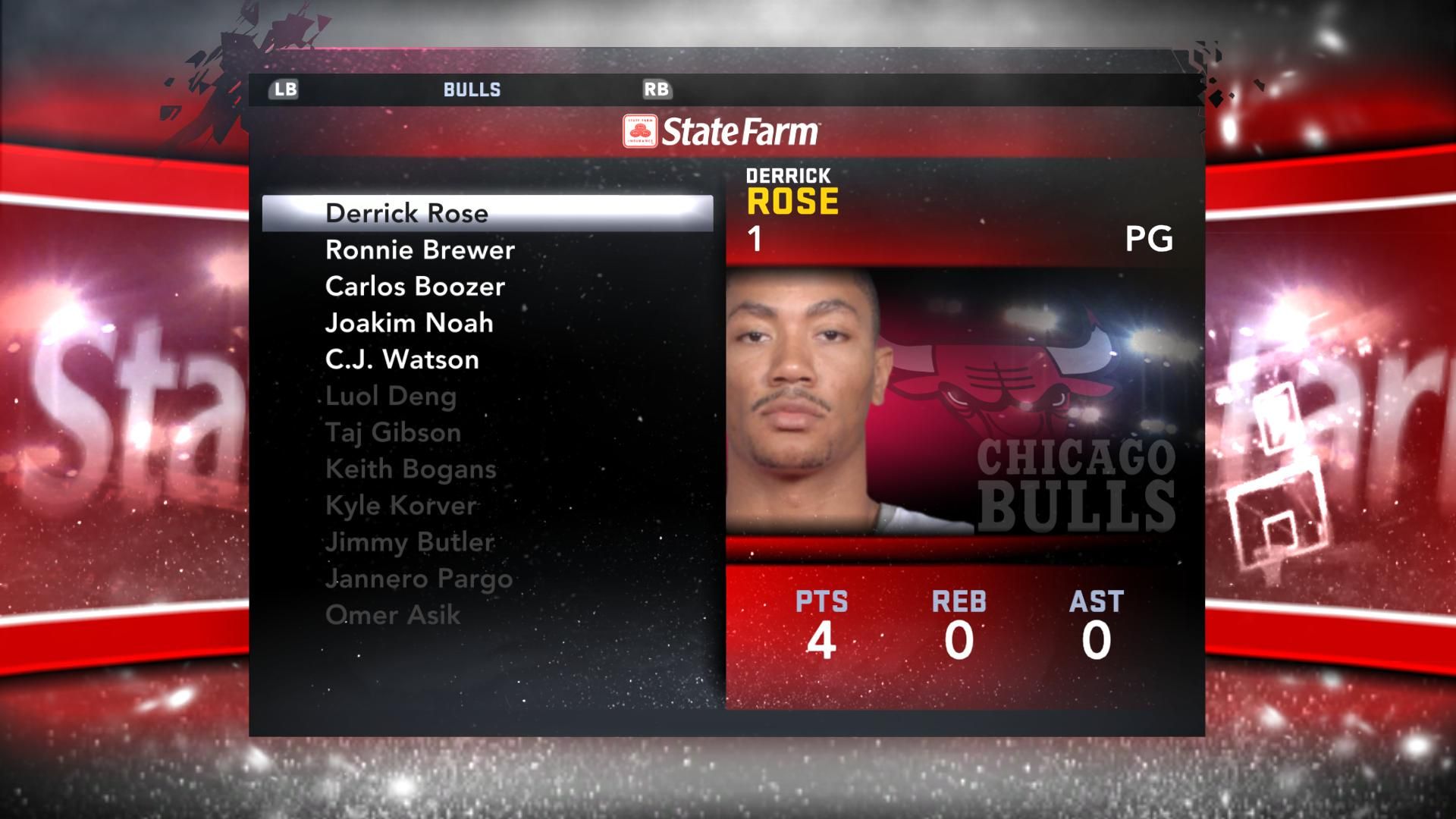Choose Jimmy Butler from the bench

tap(409, 542)
